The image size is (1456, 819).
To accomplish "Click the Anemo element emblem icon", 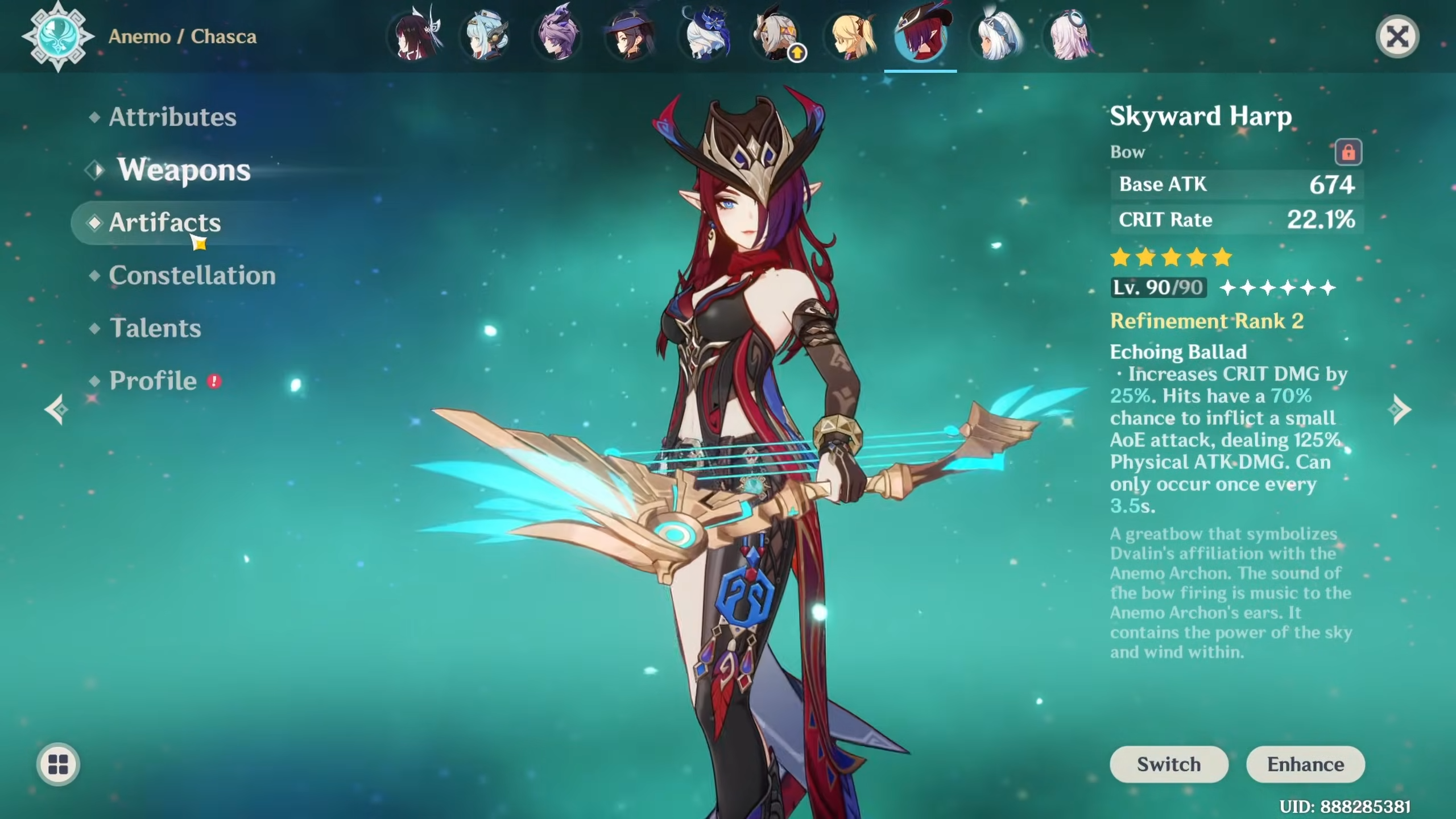I will click(x=58, y=36).
